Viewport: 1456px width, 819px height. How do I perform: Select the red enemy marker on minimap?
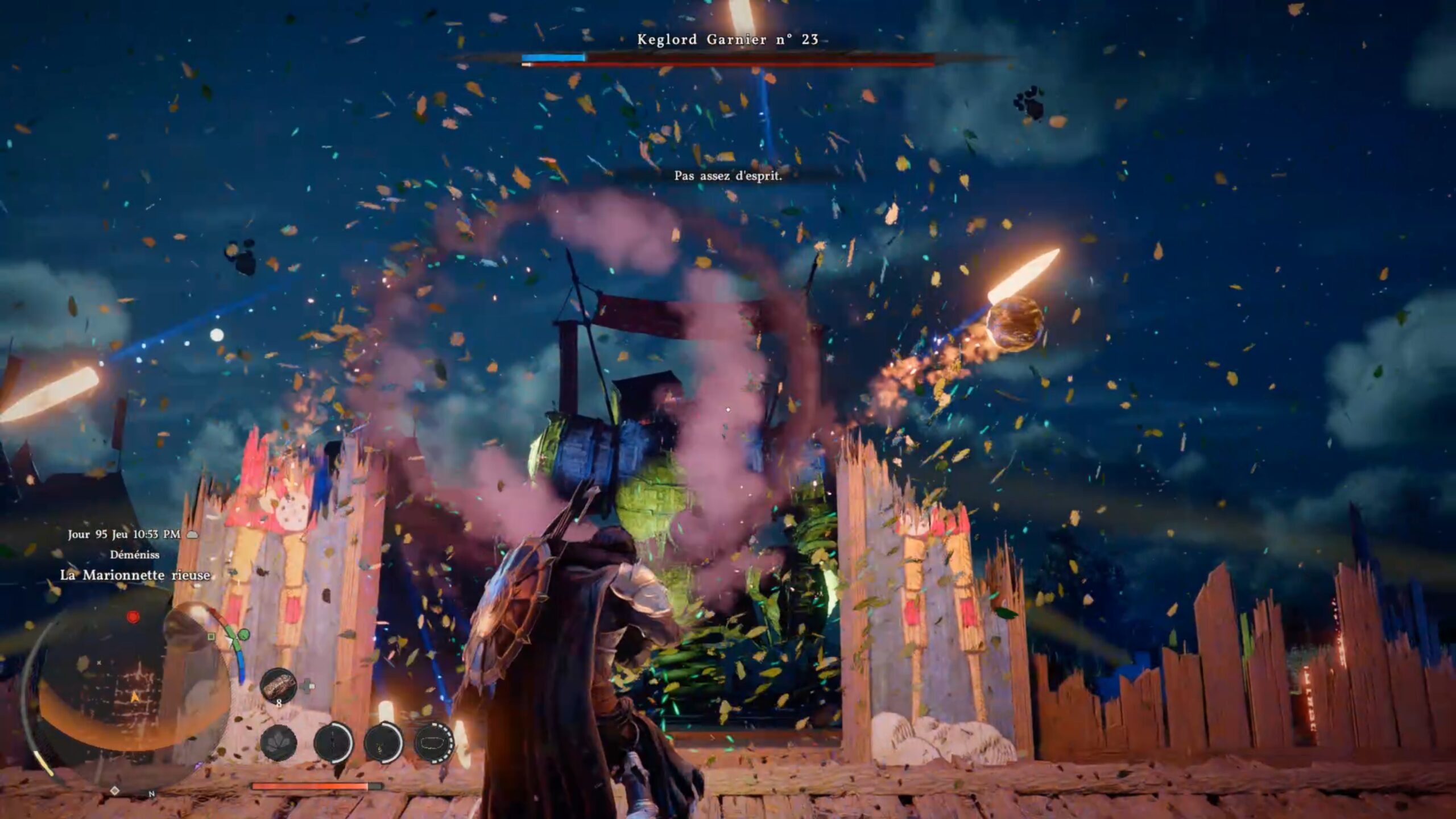tap(133, 617)
